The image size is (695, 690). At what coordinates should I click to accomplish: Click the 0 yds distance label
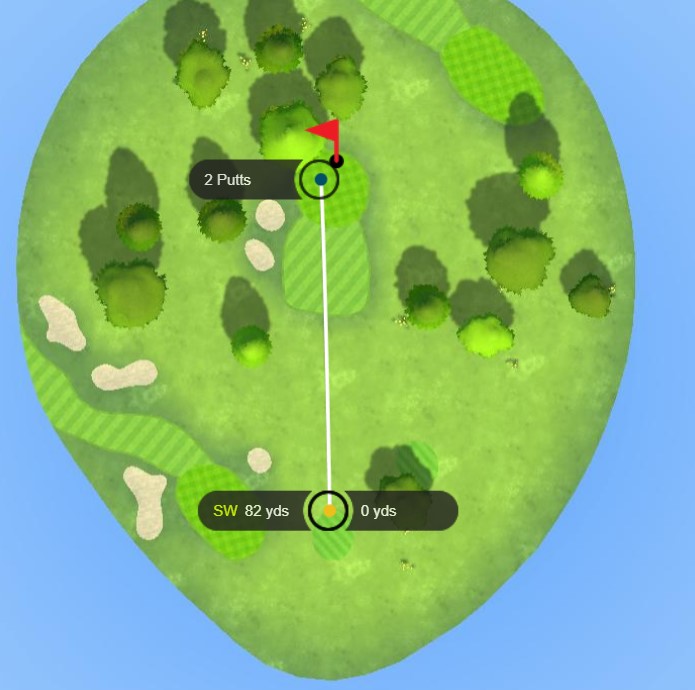coord(378,511)
